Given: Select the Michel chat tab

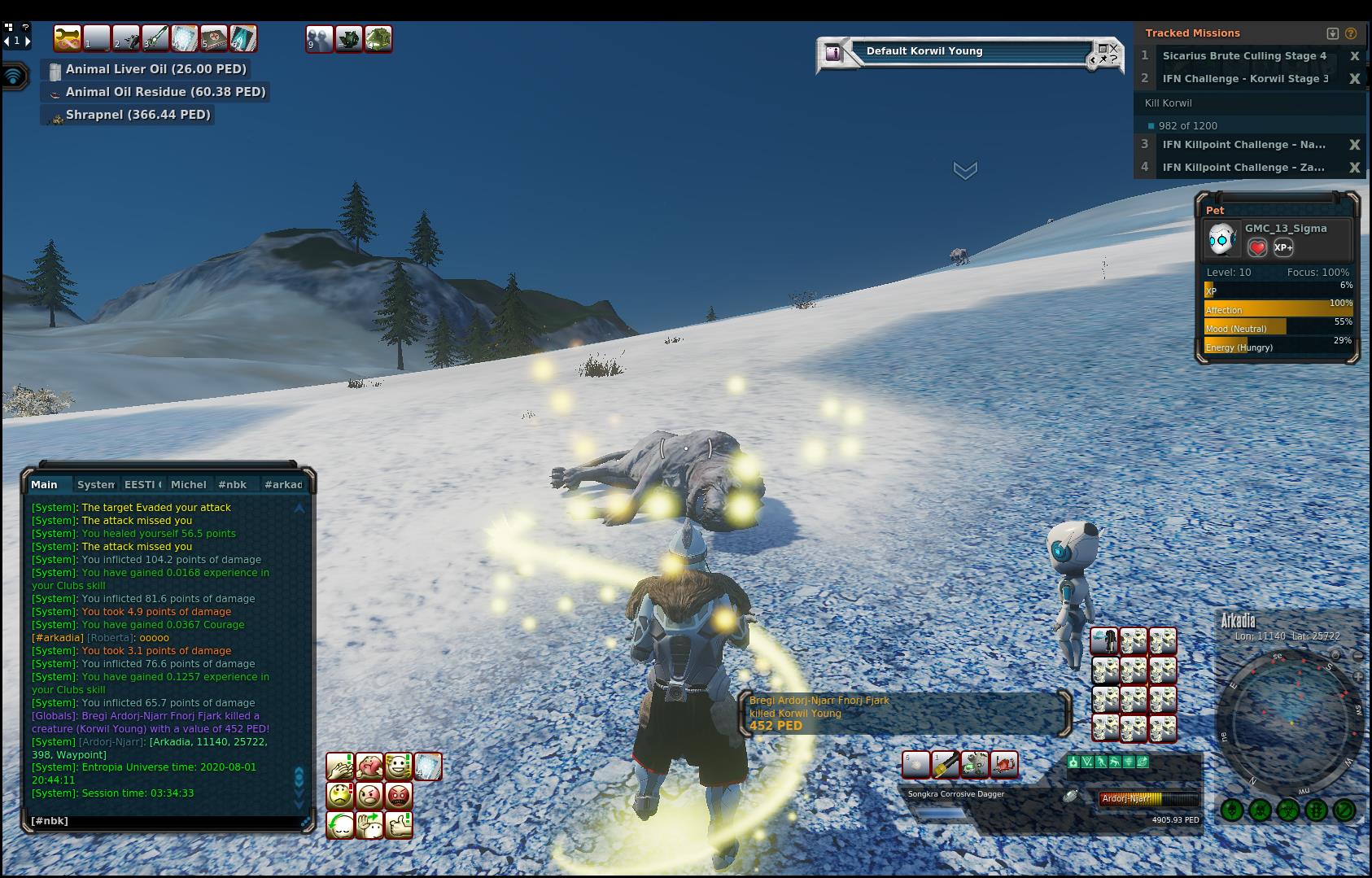Looking at the screenshot, I should click(x=188, y=485).
